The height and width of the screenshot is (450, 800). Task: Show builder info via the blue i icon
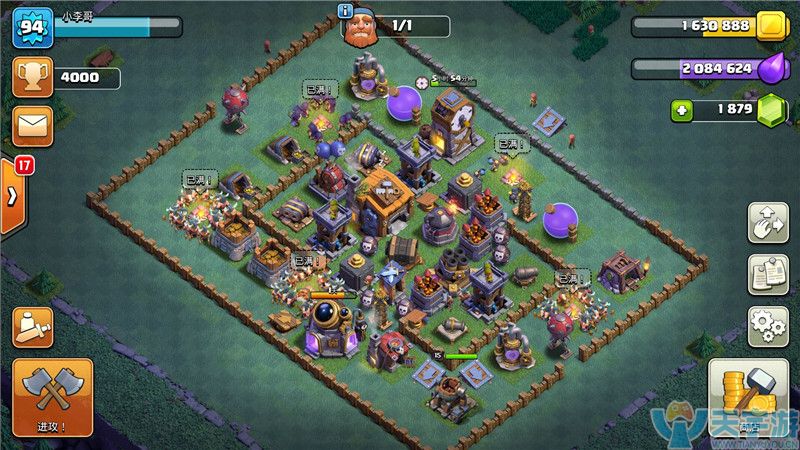pyautogui.click(x=346, y=11)
